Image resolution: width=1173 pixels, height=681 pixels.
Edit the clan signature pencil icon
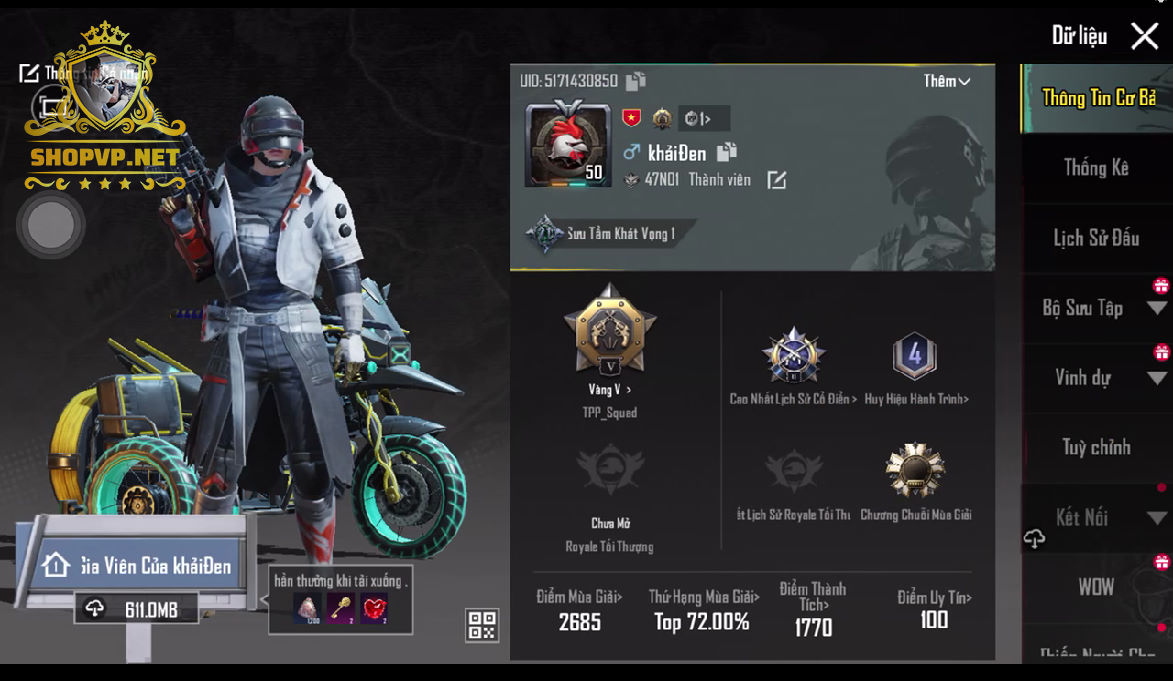tap(776, 180)
